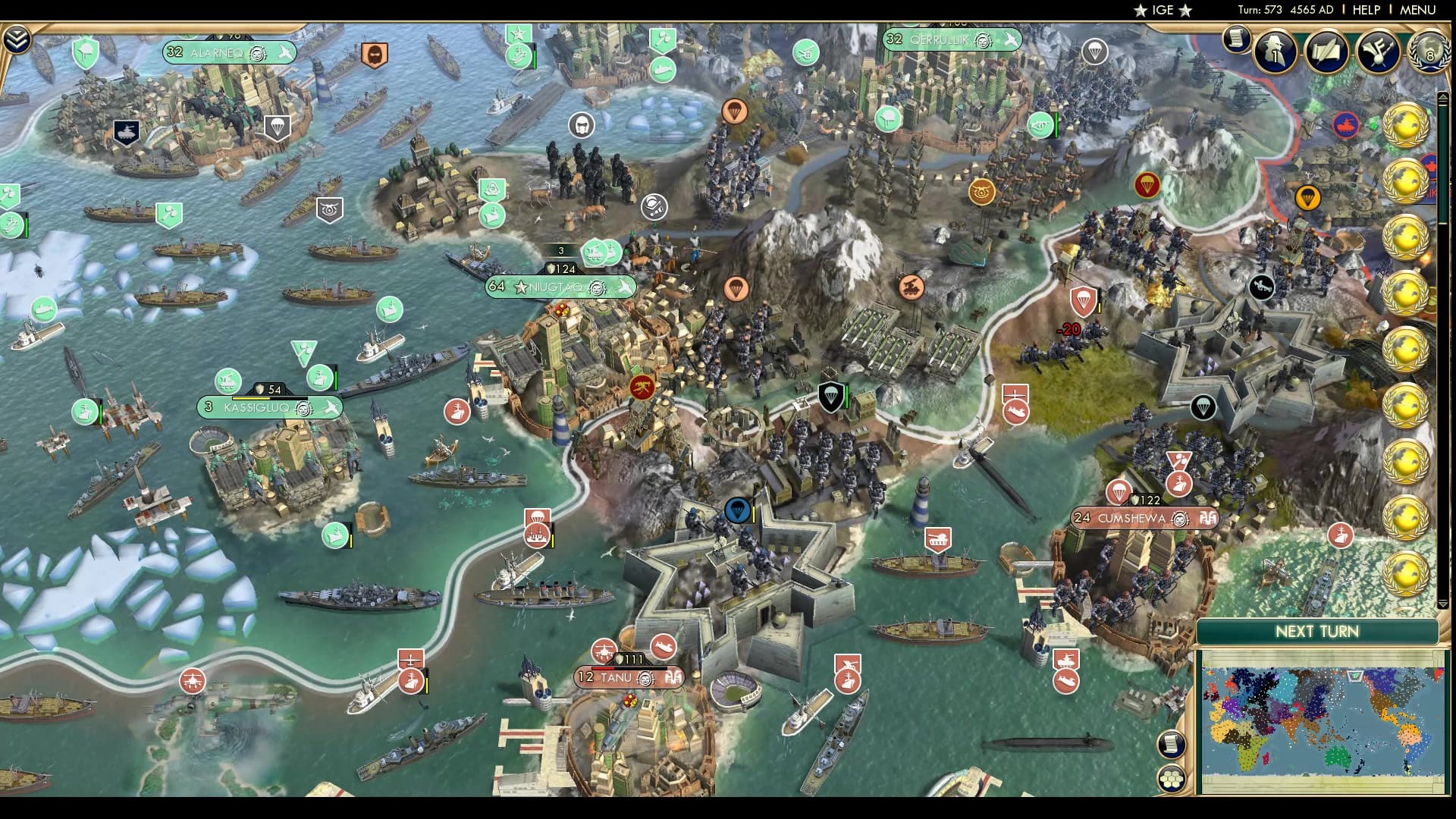Open the HELP menu
Image resolution: width=1456 pixels, height=819 pixels.
click(x=1366, y=10)
